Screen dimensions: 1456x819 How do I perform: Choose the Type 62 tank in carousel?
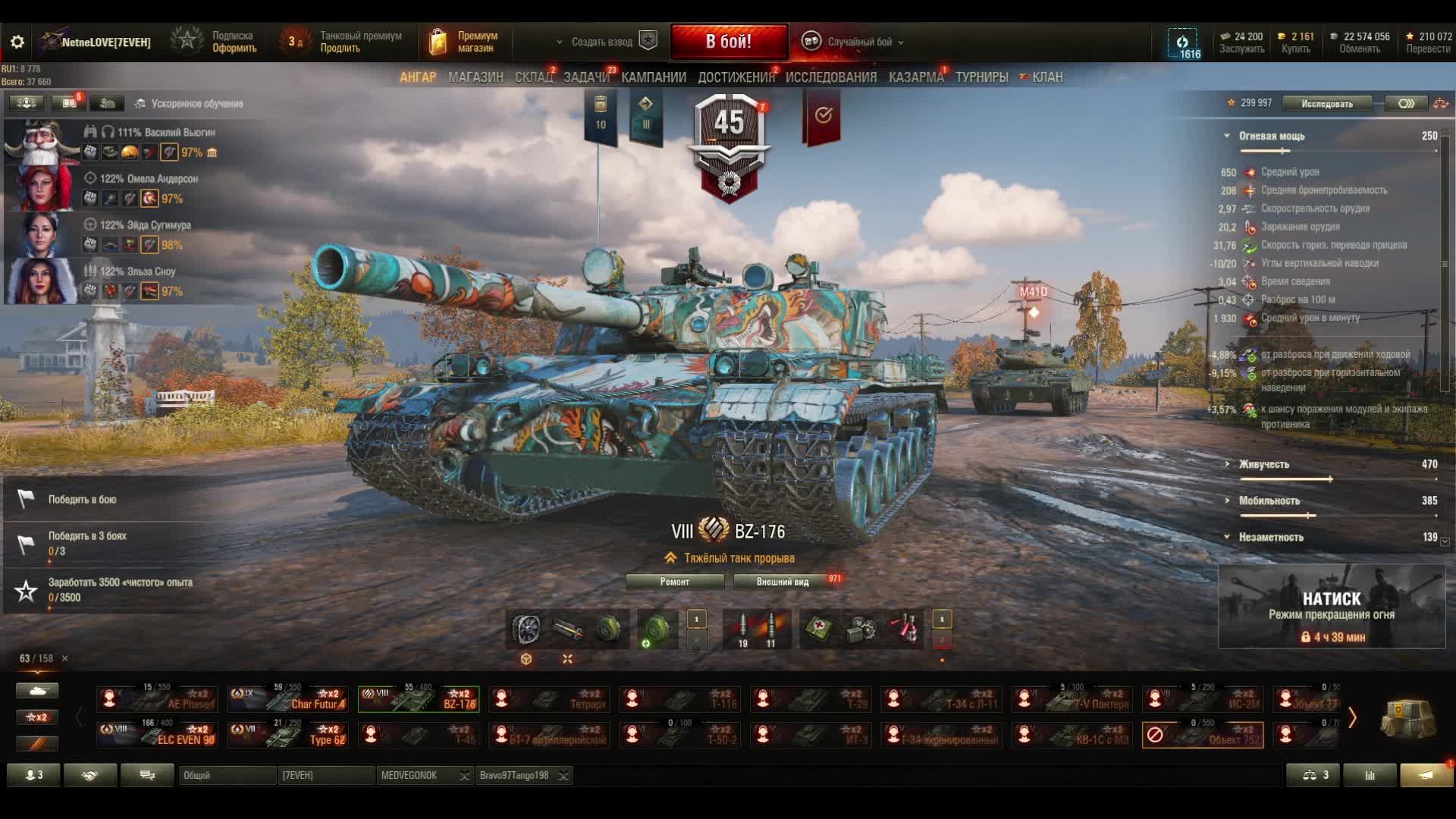point(288,734)
